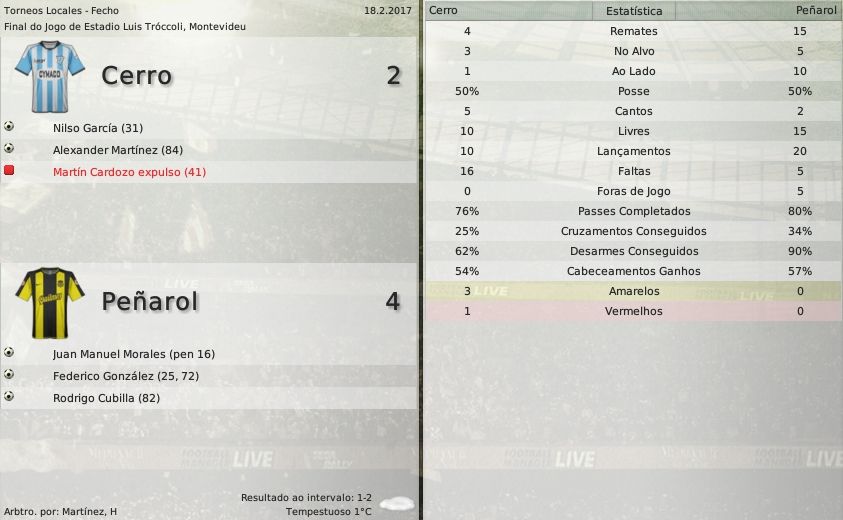Open the Cerro team name link

(x=137, y=76)
